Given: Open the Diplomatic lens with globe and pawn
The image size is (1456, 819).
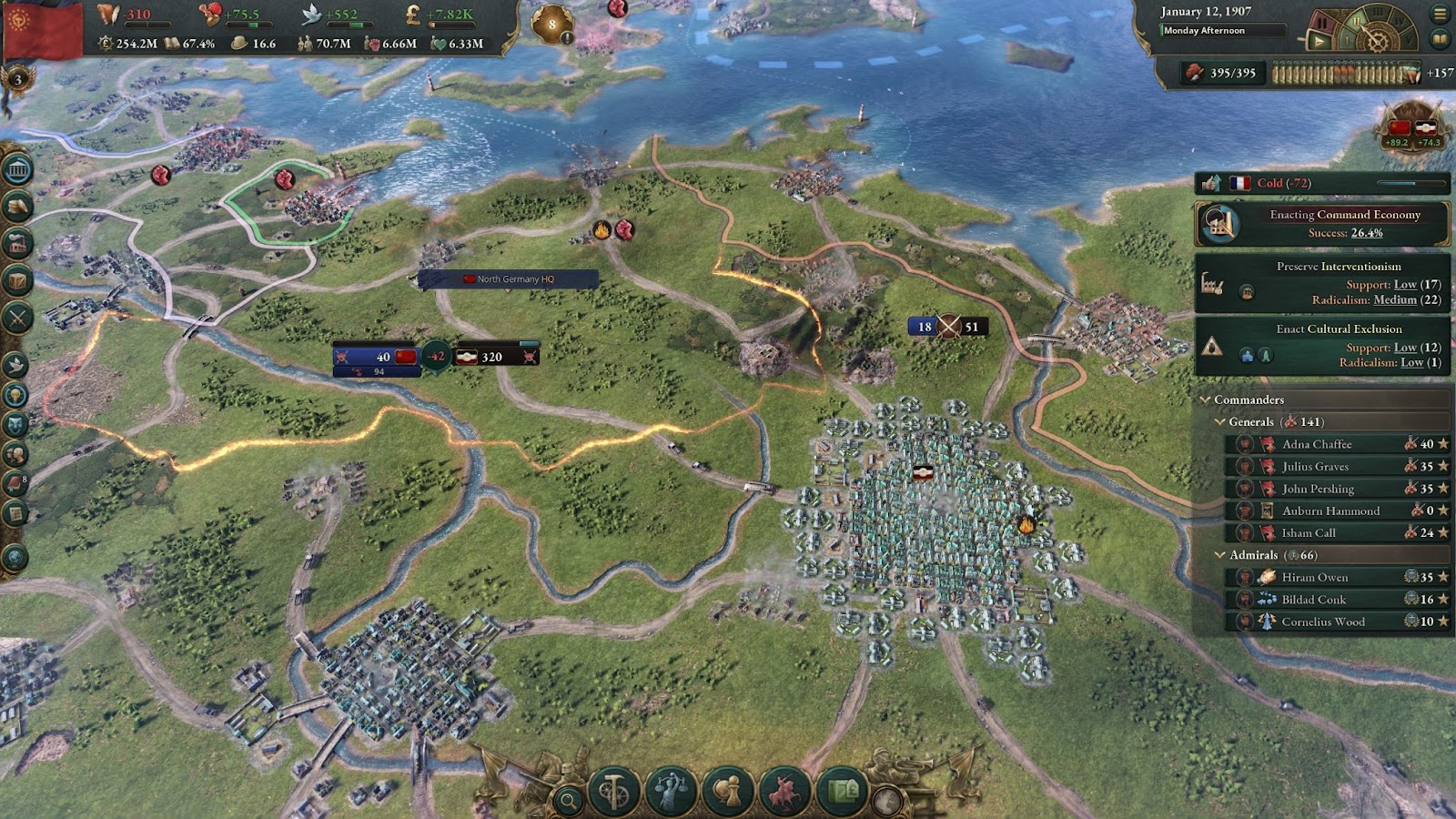Looking at the screenshot, I should pos(727,792).
